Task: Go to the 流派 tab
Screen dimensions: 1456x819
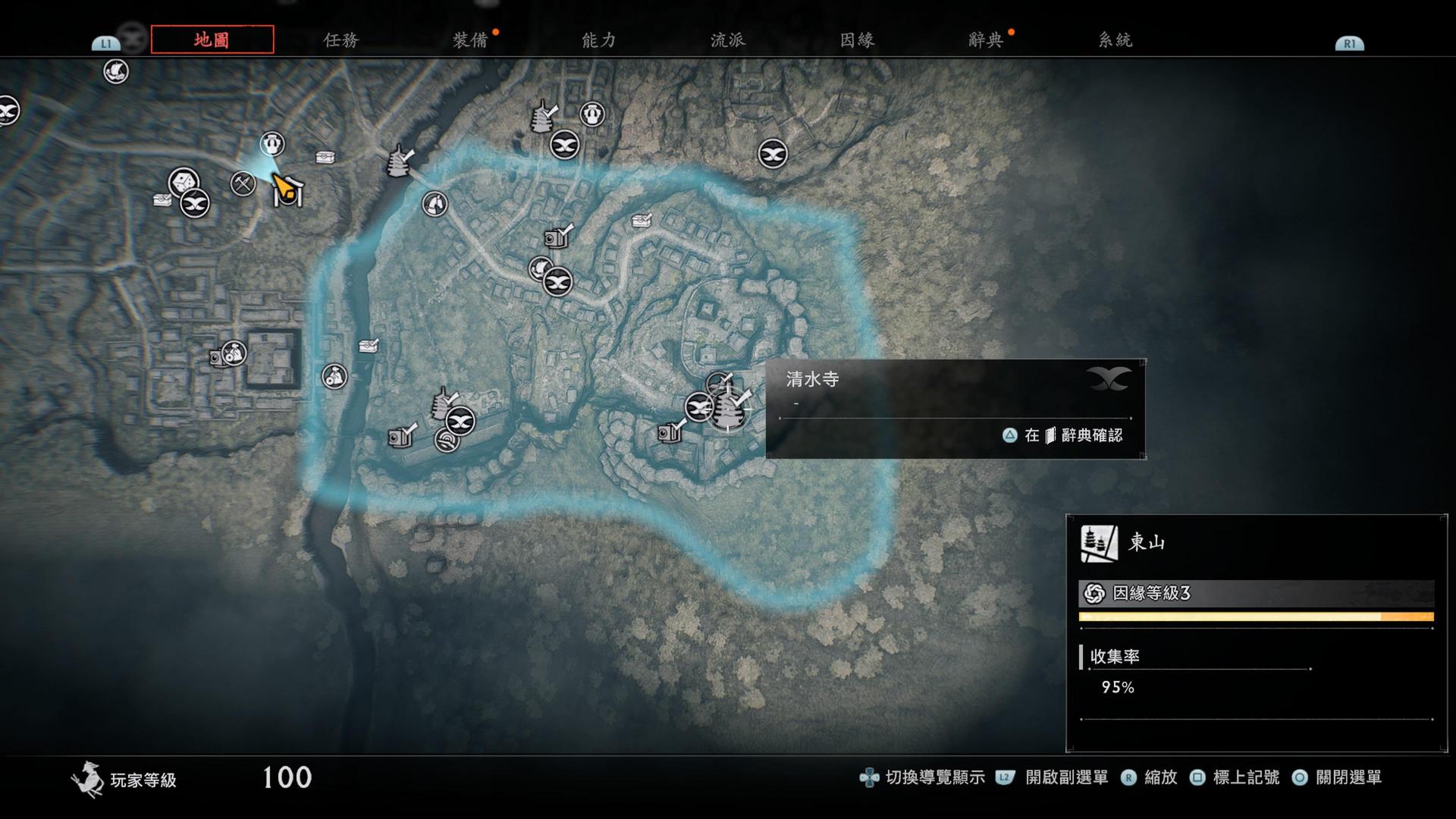Action: (x=727, y=40)
